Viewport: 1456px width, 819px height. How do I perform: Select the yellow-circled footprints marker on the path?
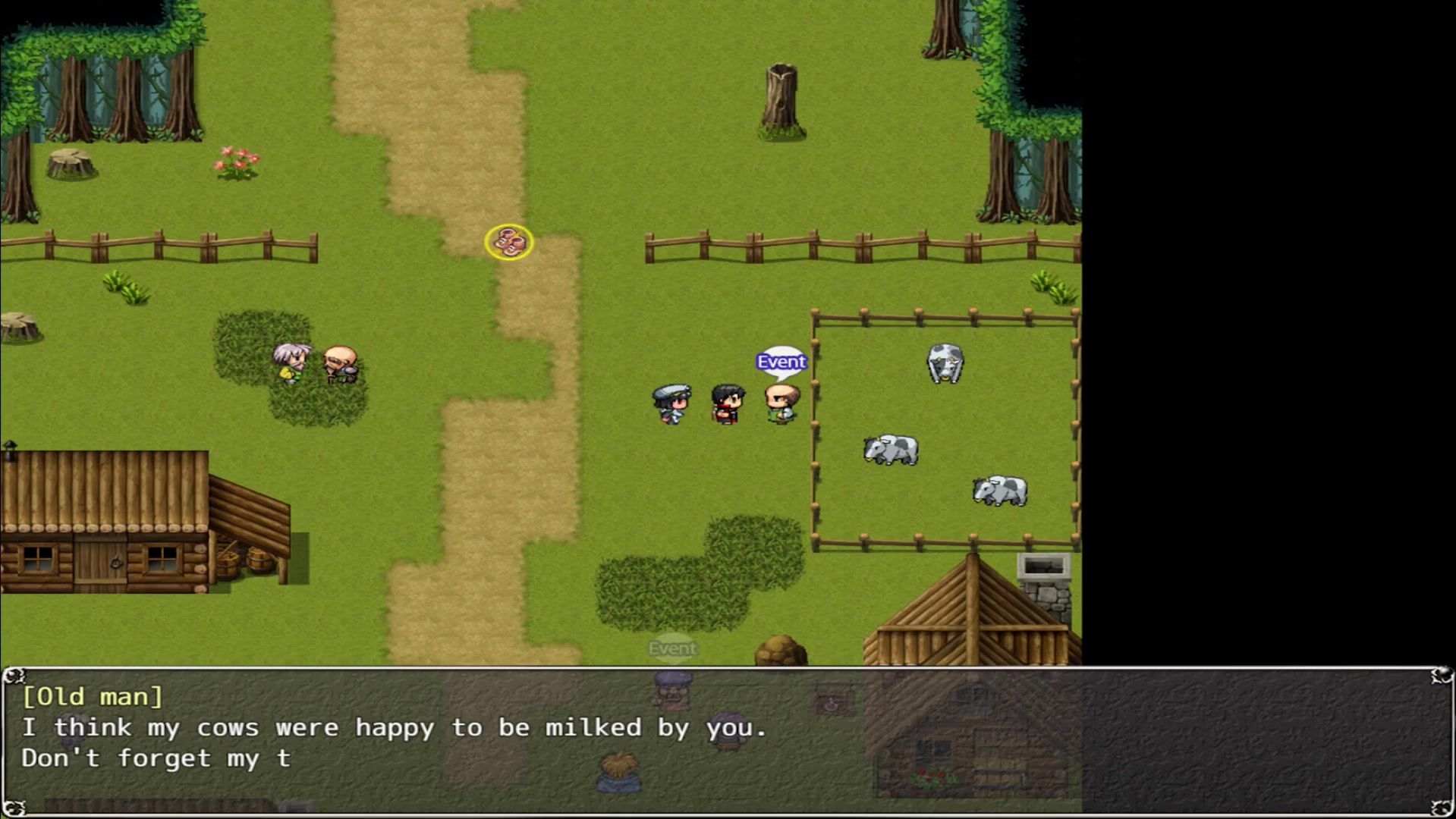[x=509, y=242]
